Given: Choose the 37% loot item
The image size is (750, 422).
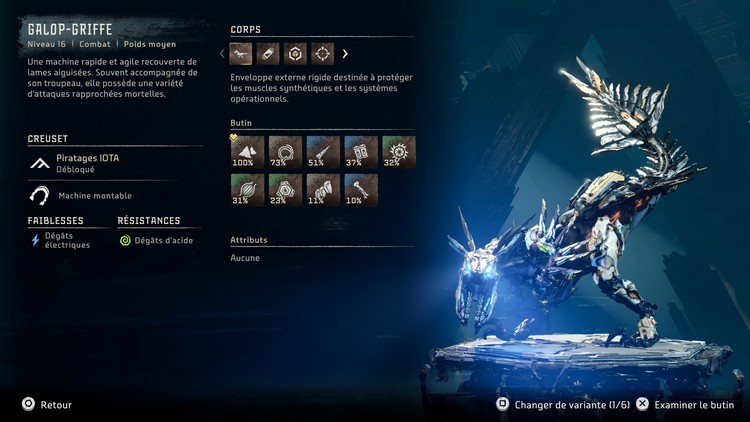Looking at the screenshot, I should click(361, 152).
